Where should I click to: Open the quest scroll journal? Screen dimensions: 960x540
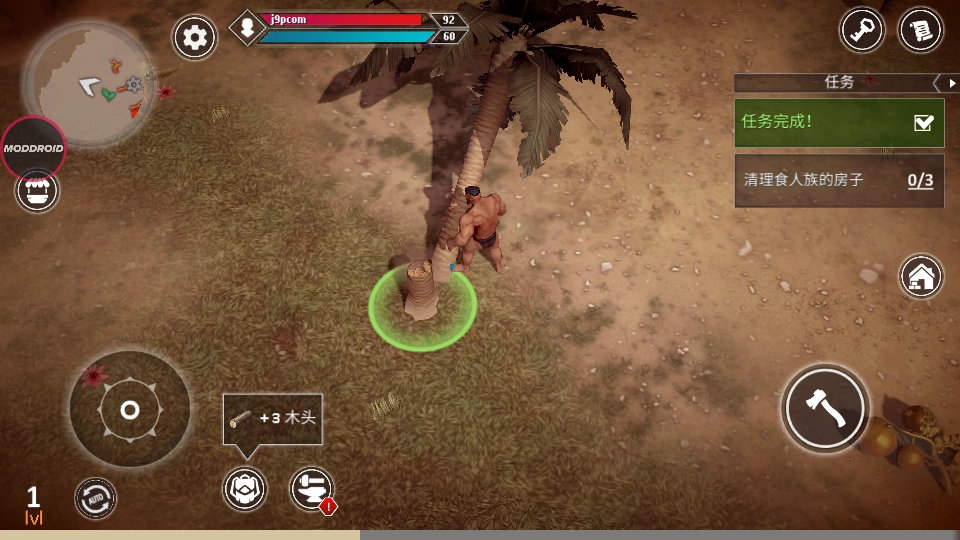[921, 30]
